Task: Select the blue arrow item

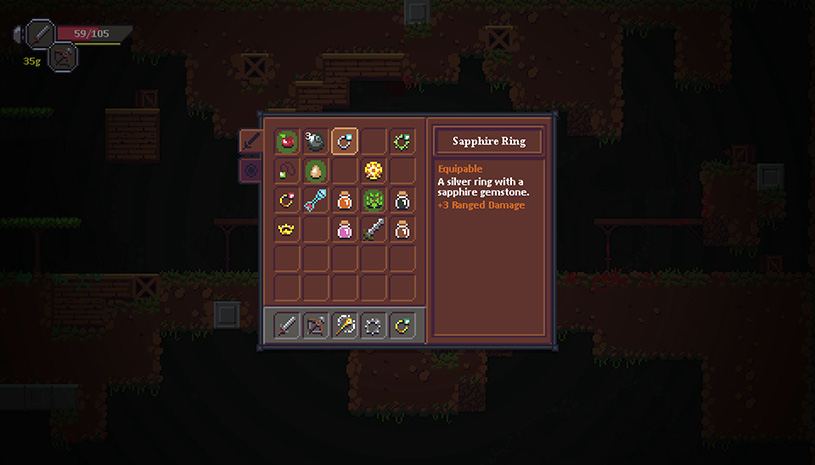Action: click(x=316, y=200)
